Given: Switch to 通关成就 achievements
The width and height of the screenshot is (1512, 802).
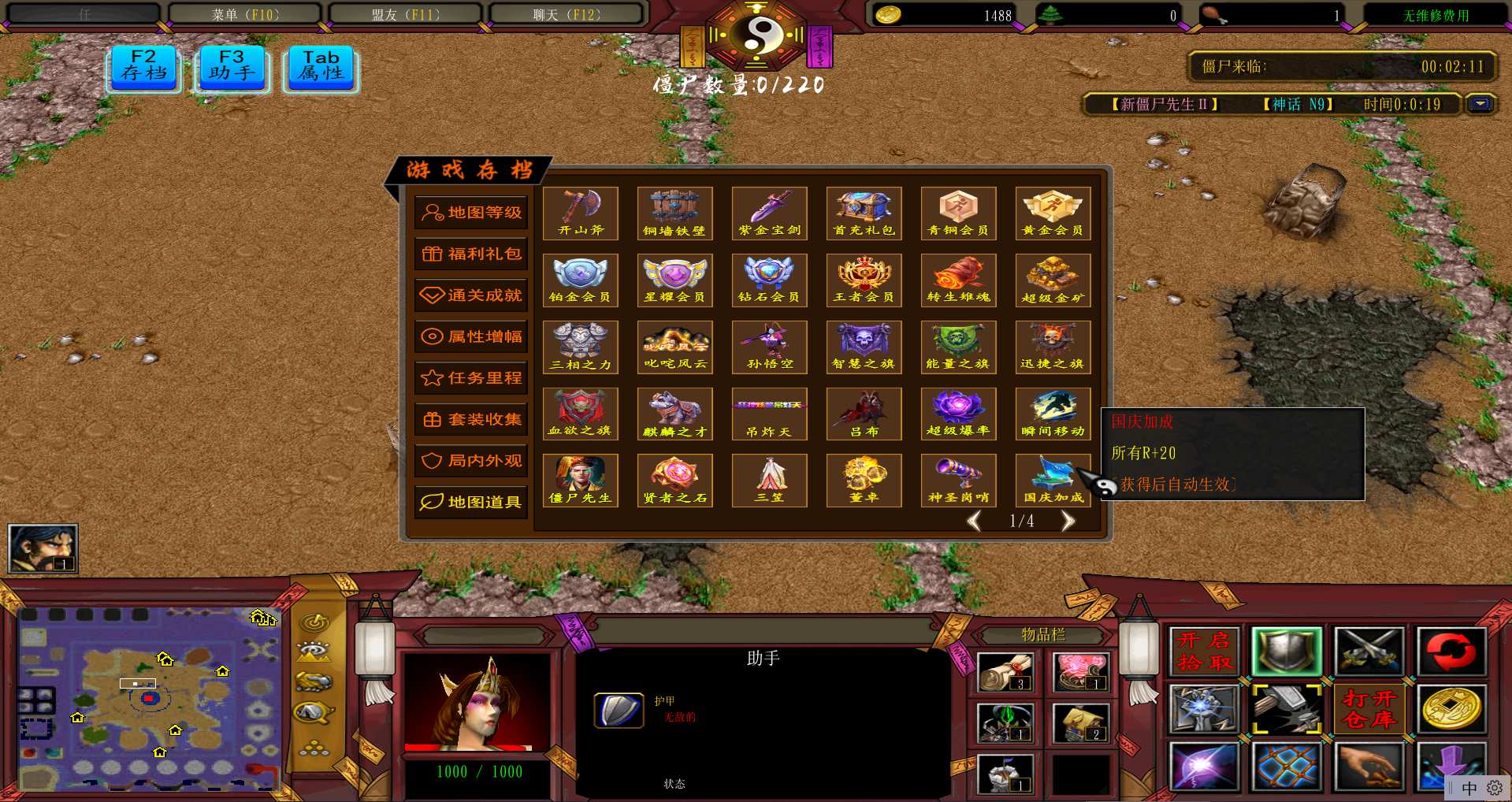Looking at the screenshot, I should pyautogui.click(x=471, y=295).
